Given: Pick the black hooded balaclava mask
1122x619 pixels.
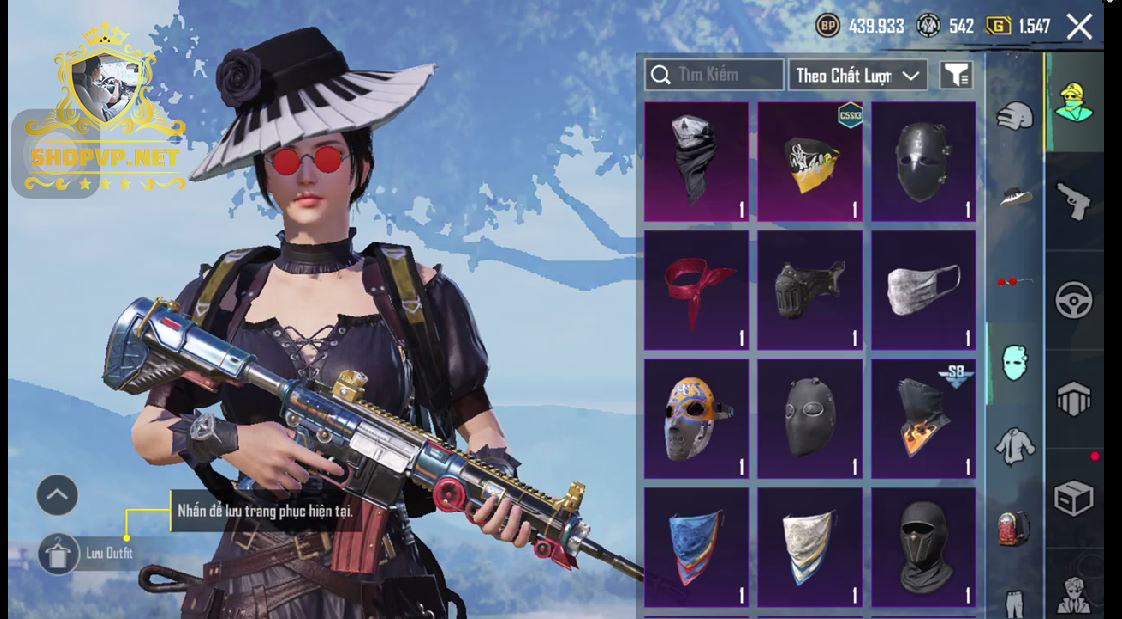Looking at the screenshot, I should (x=923, y=547).
